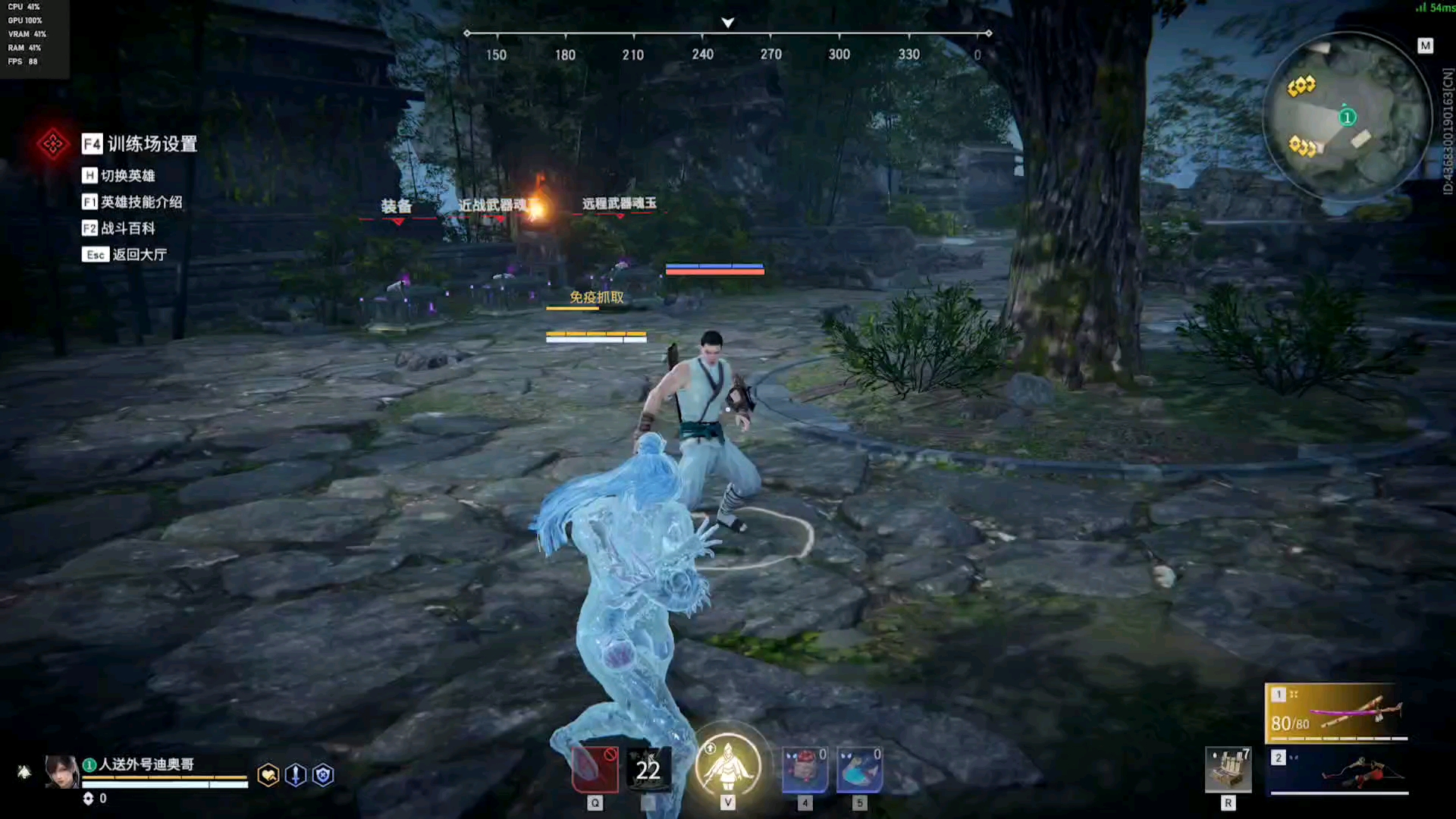Select 返回大厅 to return to lobby

coord(125,255)
